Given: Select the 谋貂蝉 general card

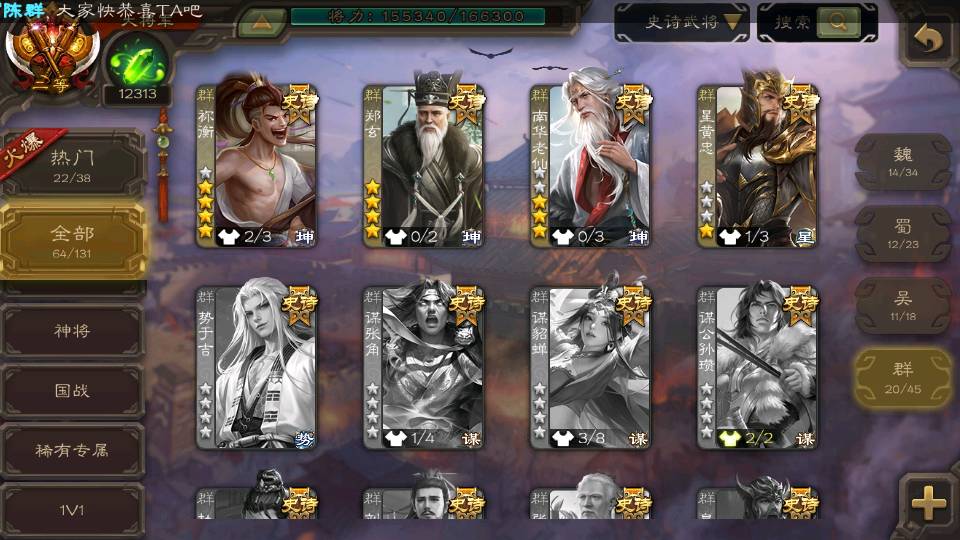Looking at the screenshot, I should coord(591,368).
